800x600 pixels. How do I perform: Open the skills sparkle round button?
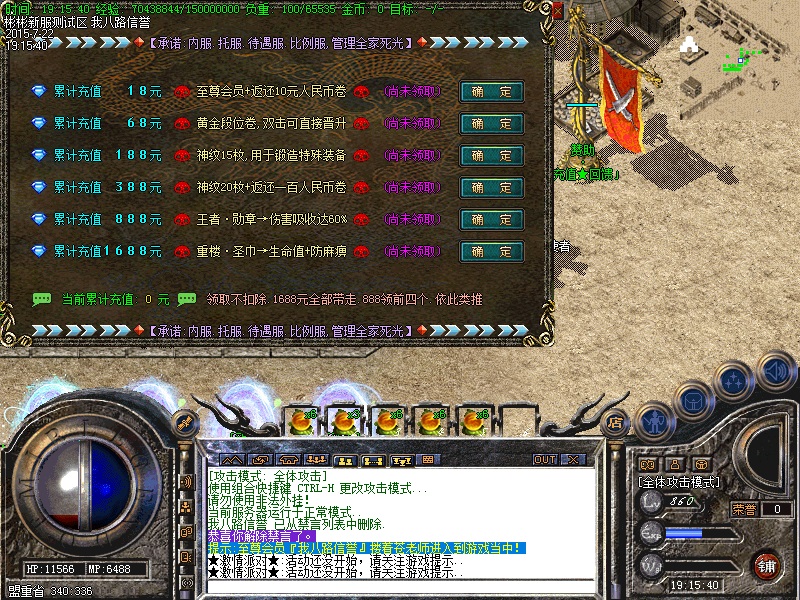(x=734, y=380)
